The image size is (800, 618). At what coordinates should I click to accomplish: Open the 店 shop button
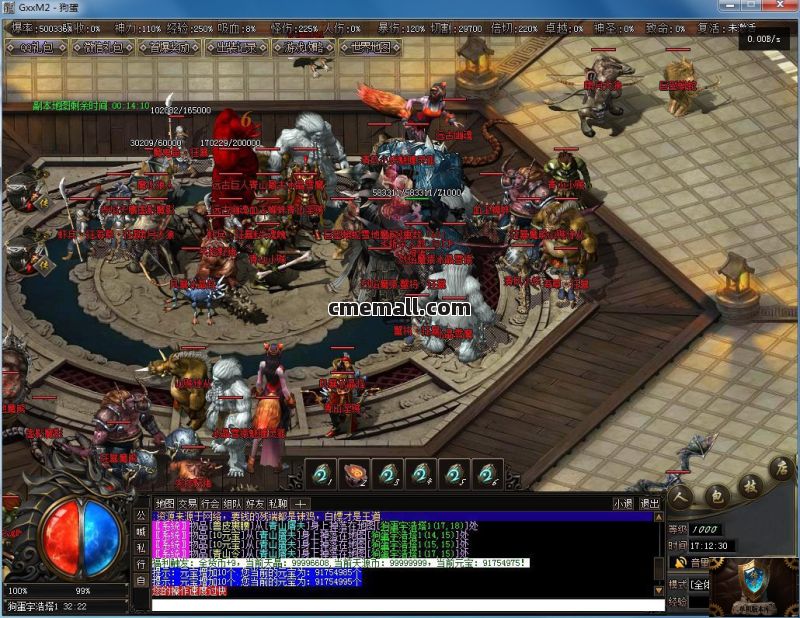point(781,468)
